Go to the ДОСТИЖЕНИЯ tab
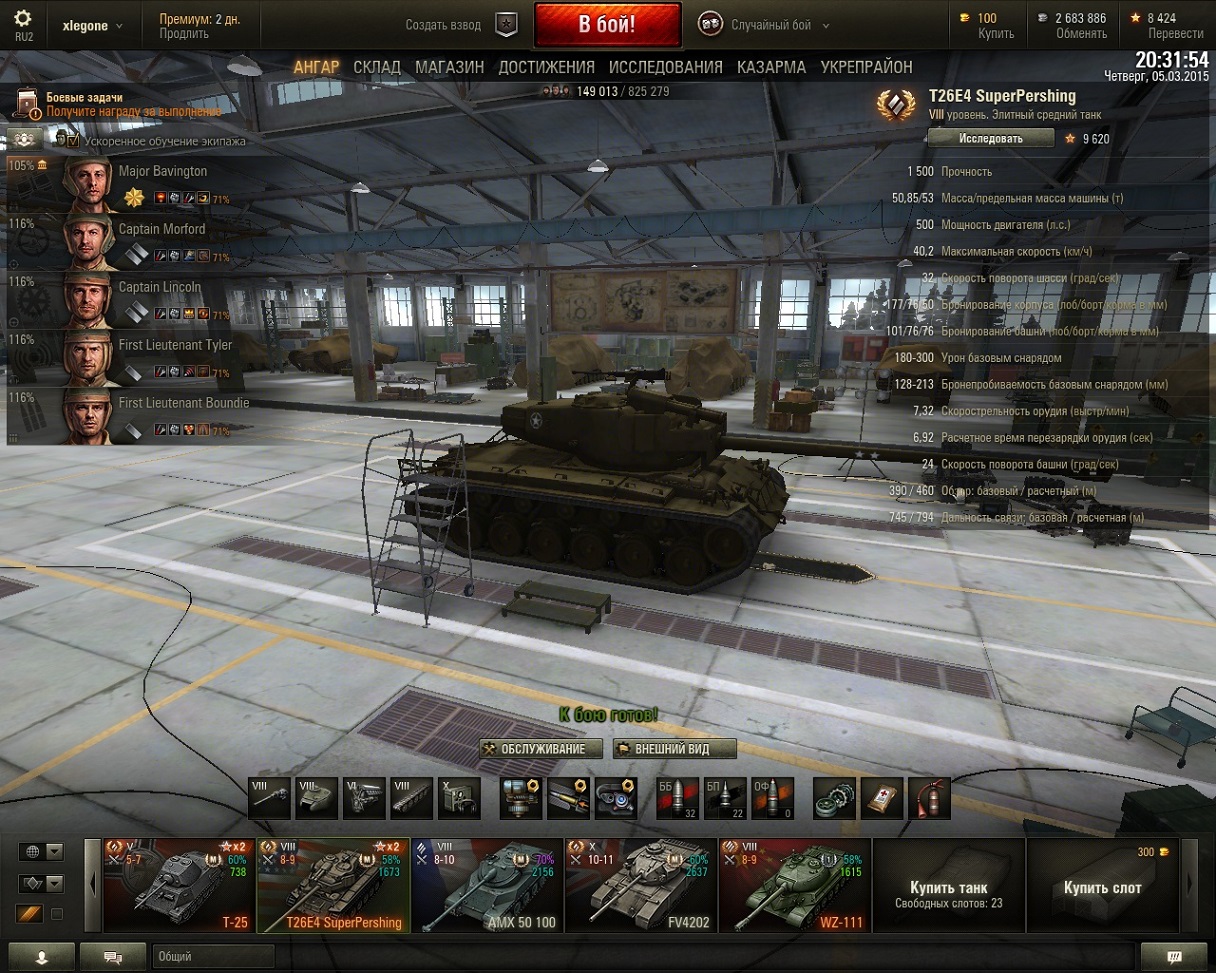This screenshot has height=973, width=1216. (x=546, y=67)
